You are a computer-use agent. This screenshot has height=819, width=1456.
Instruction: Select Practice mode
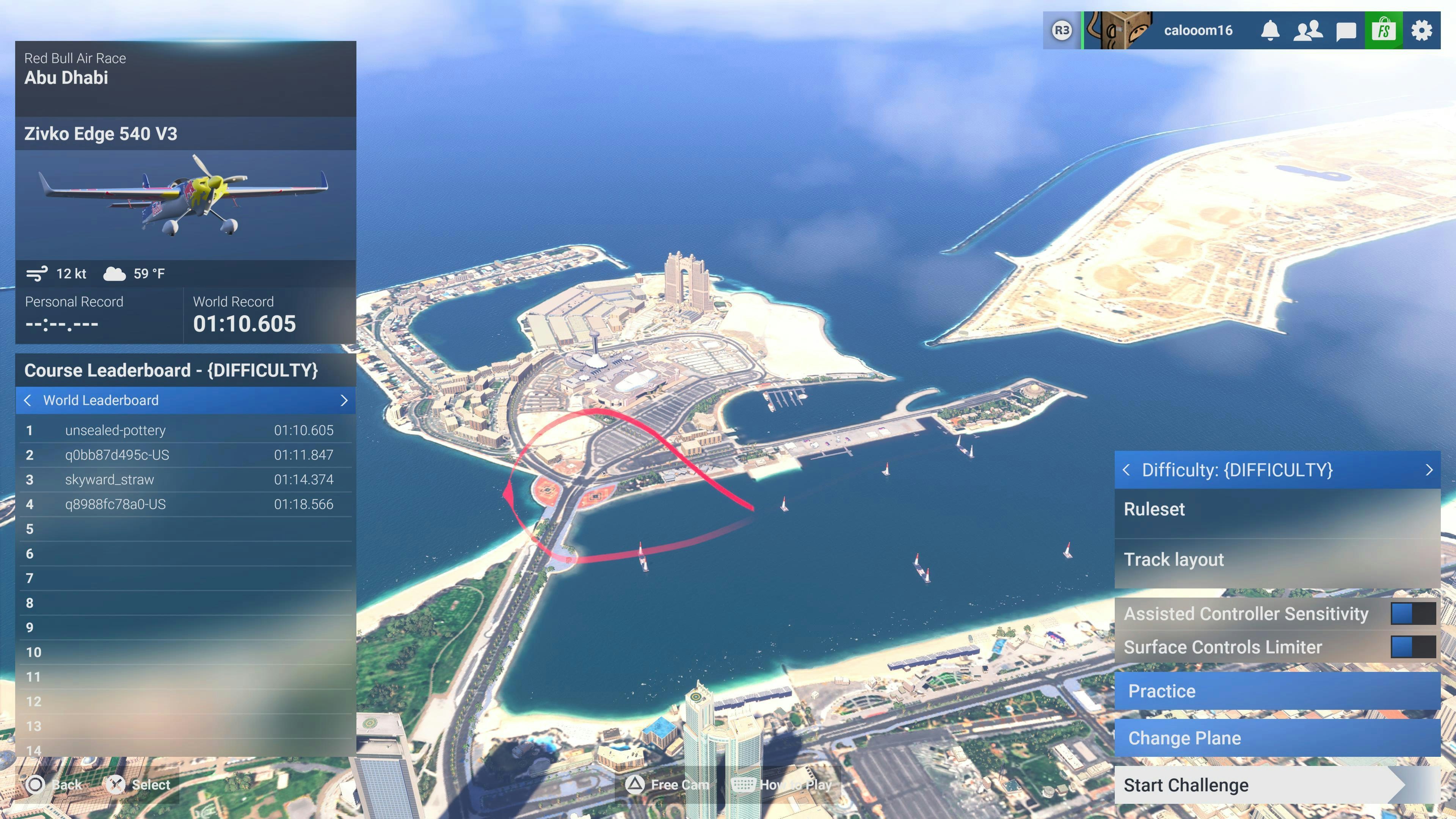pyautogui.click(x=1276, y=691)
